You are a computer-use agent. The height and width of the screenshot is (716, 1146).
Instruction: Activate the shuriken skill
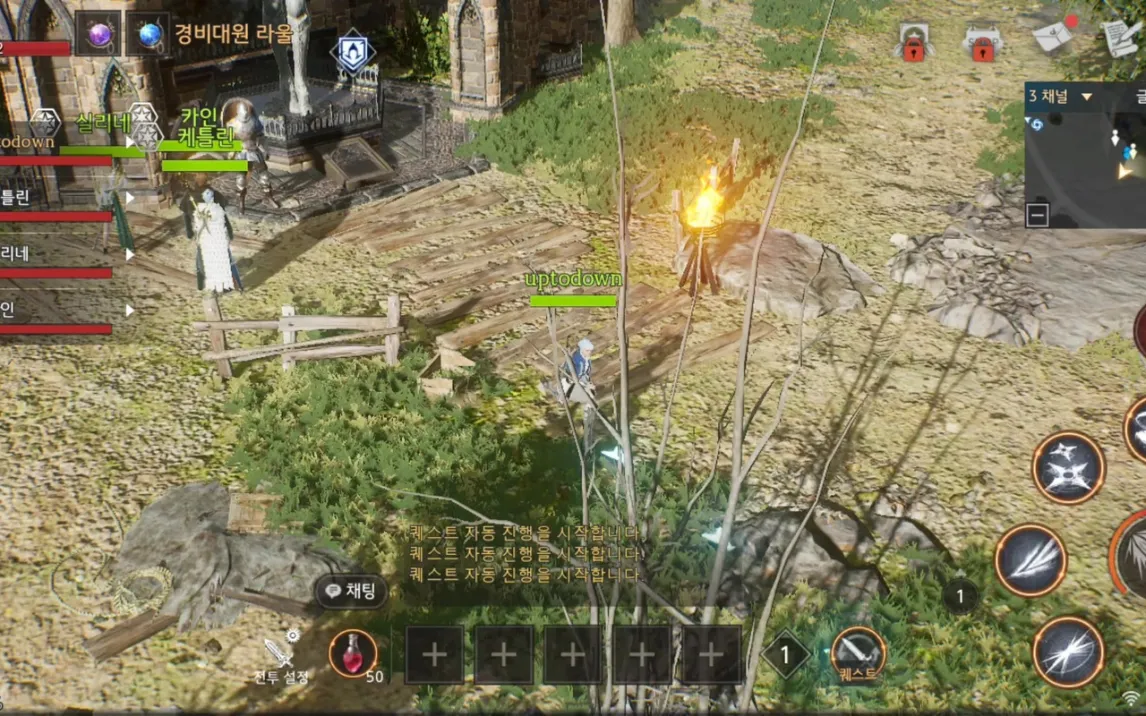[1068, 467]
